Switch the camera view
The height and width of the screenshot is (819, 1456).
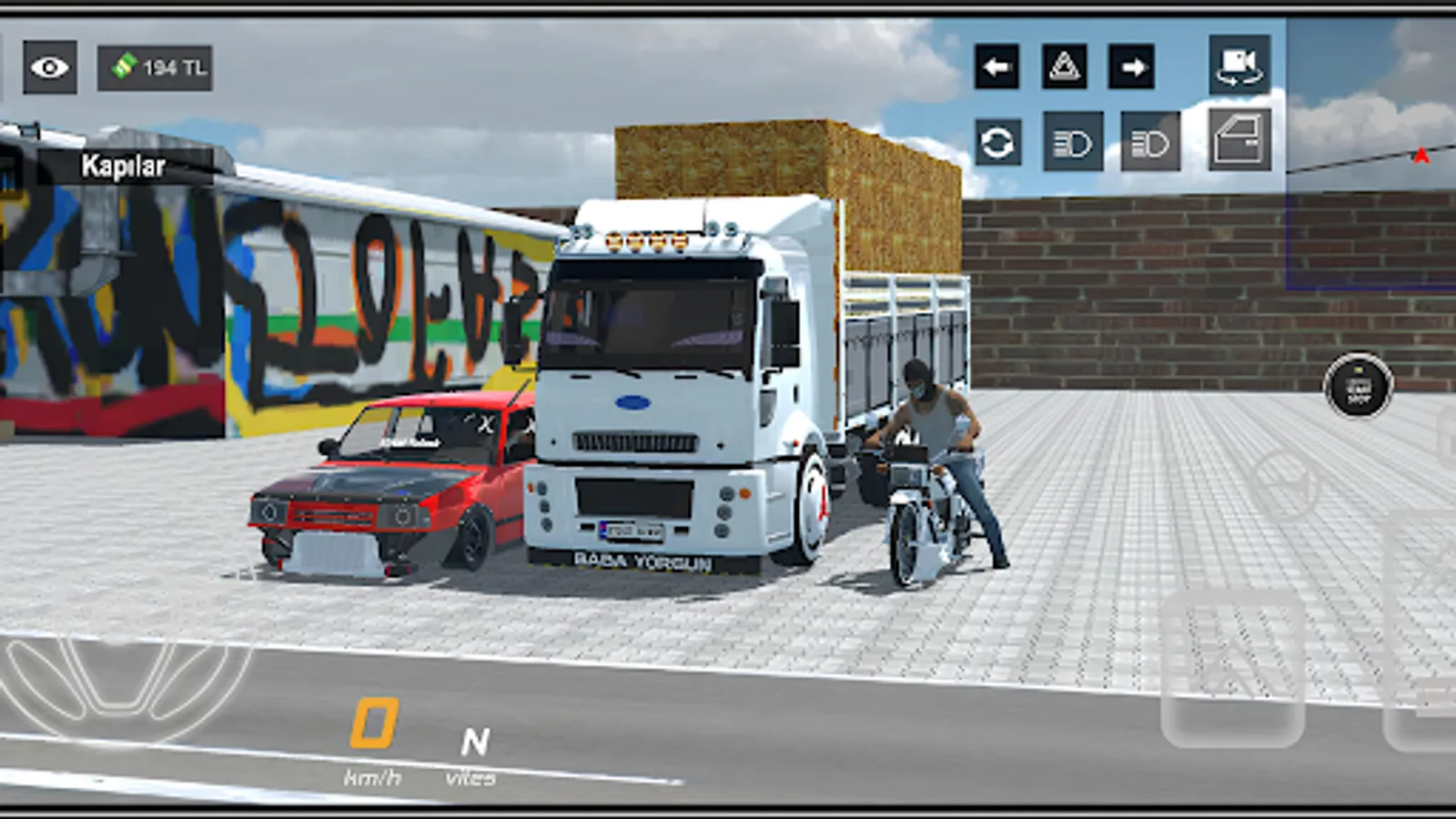pos(1239,64)
